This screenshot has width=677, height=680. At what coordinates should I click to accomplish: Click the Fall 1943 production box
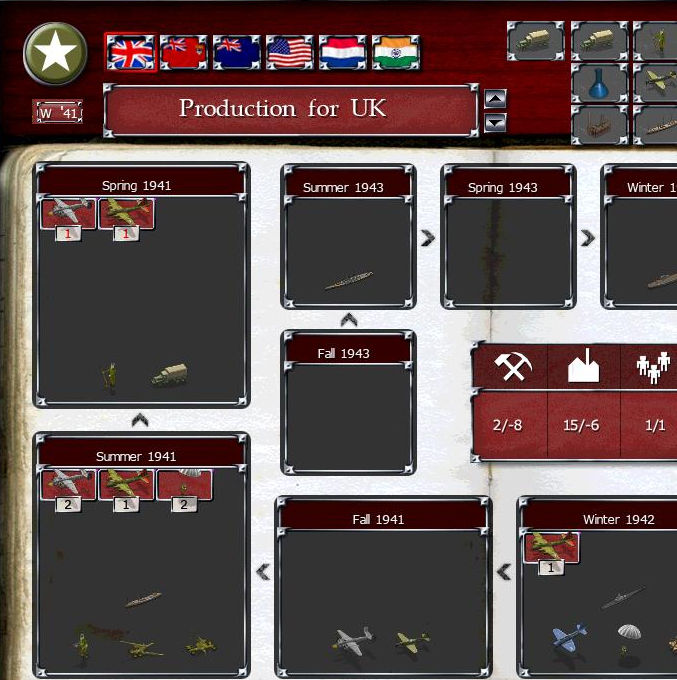(348, 412)
